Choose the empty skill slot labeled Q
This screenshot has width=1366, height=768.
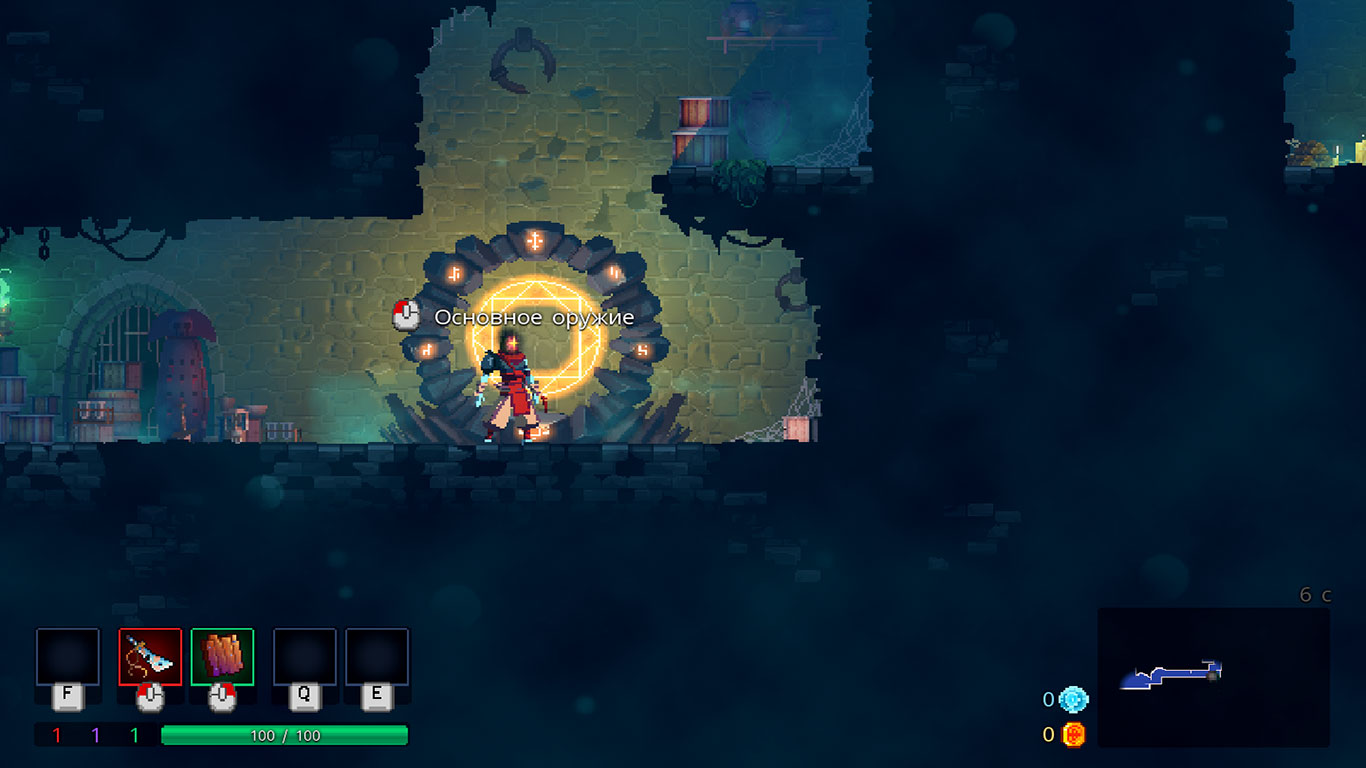pyautogui.click(x=305, y=657)
